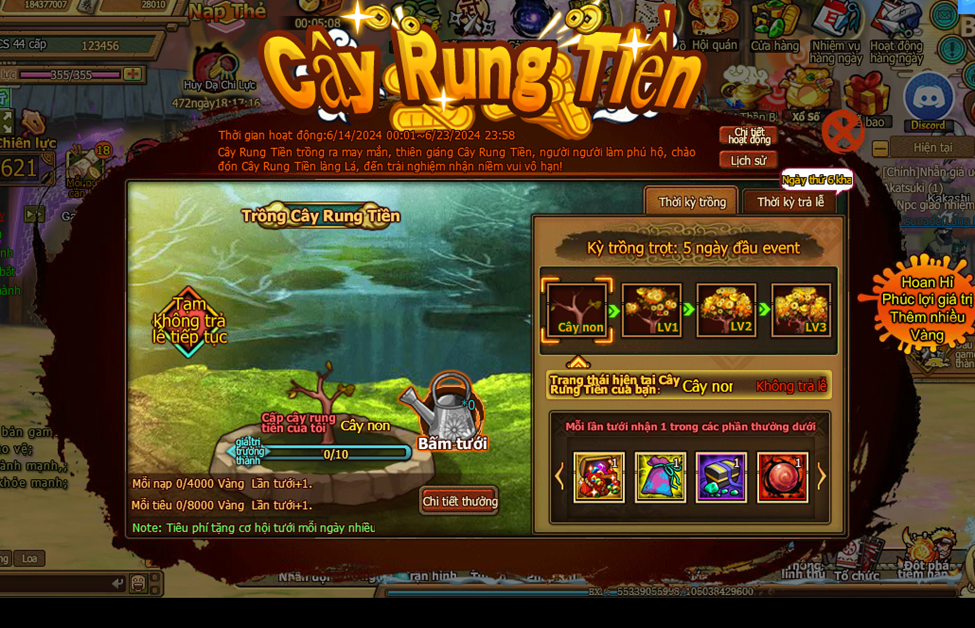
Task: Open Chi tiết hoạt động details
Action: tap(748, 135)
